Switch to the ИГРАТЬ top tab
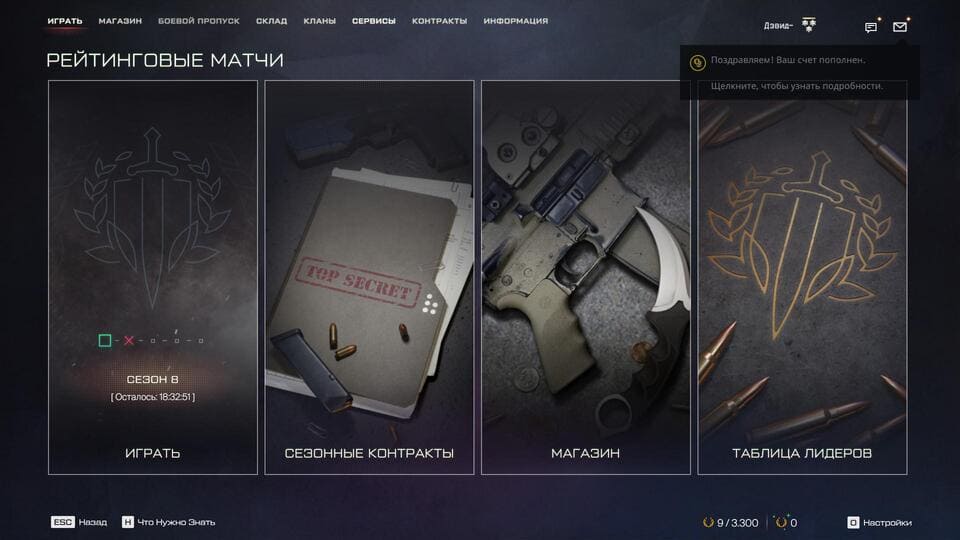 65,21
